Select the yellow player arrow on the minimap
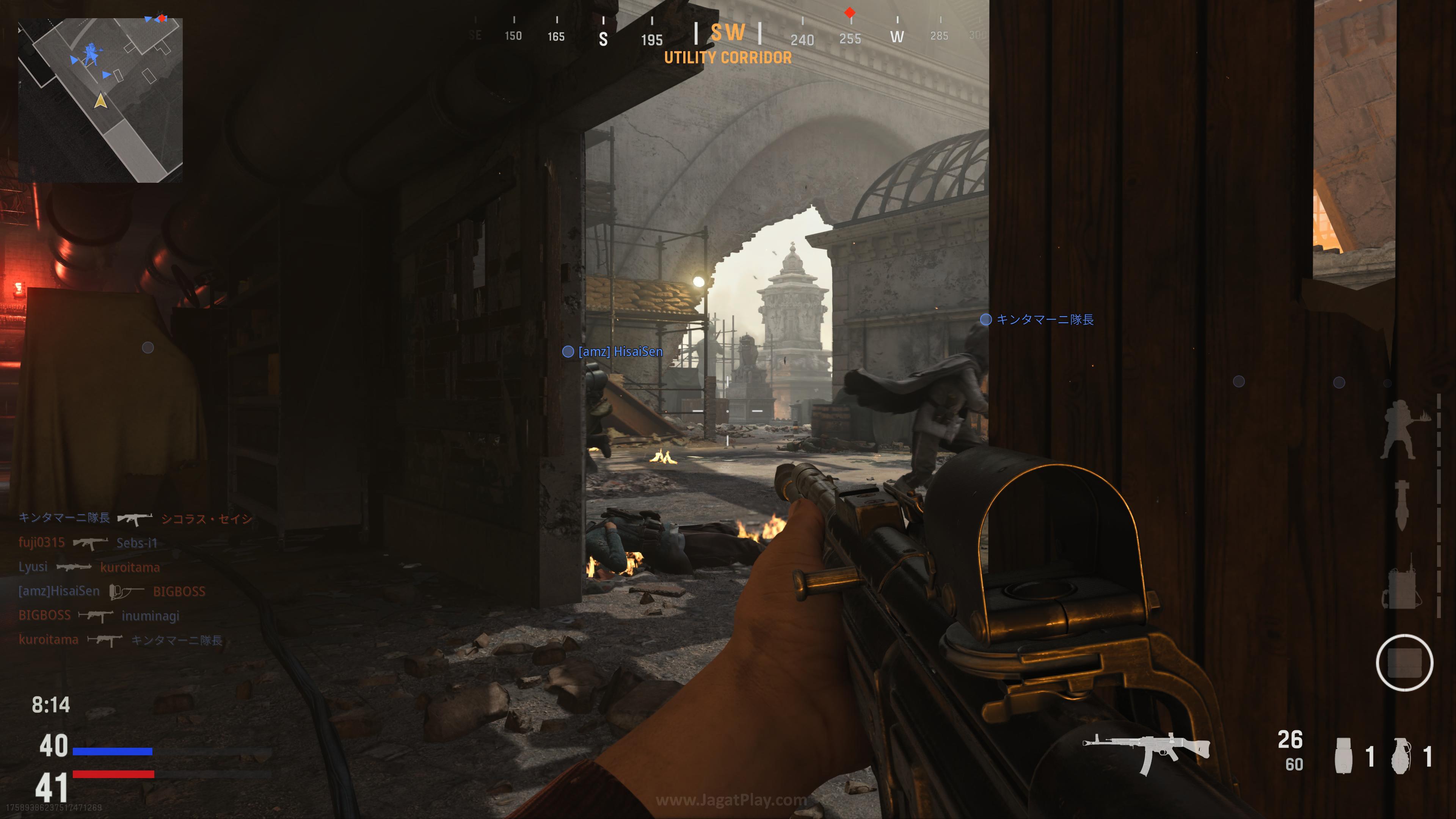1456x819 pixels. click(100, 100)
